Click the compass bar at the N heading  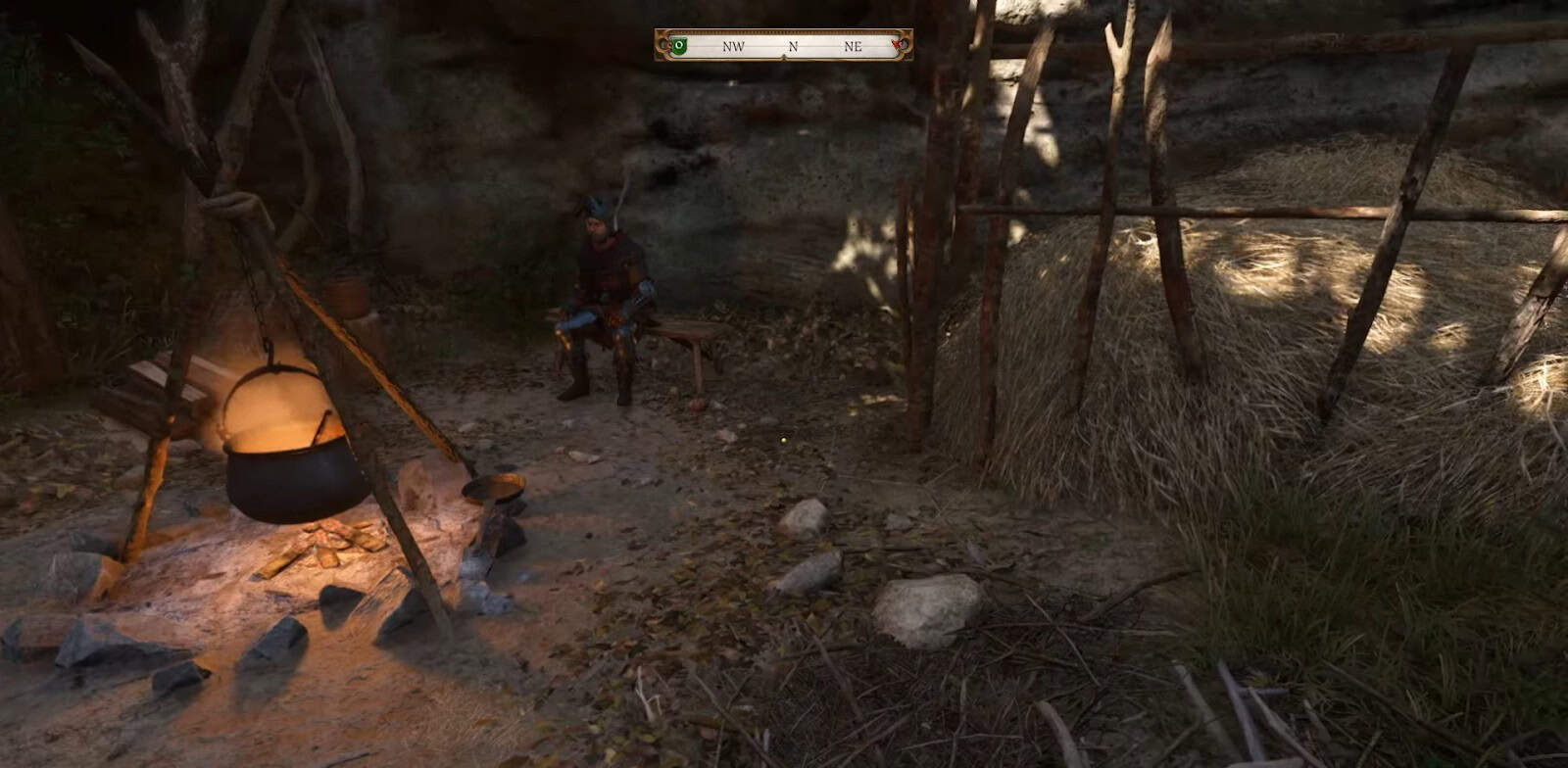793,46
